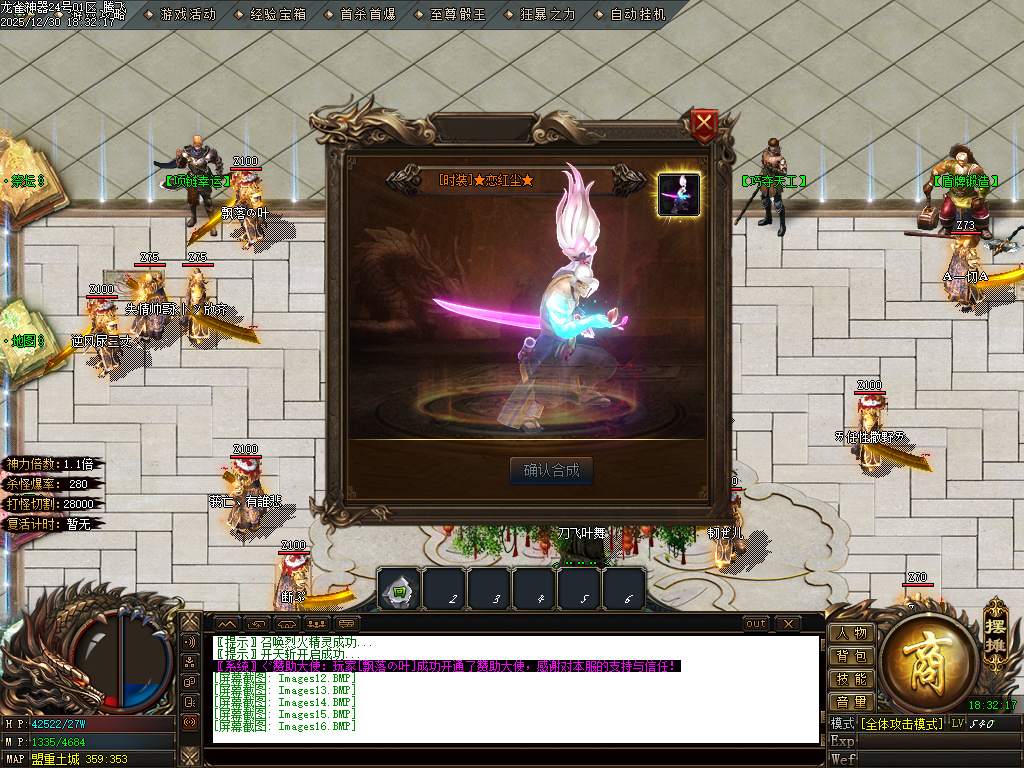The image size is (1024, 768).
Task: Close the costume synthesis window
Action: (705, 124)
